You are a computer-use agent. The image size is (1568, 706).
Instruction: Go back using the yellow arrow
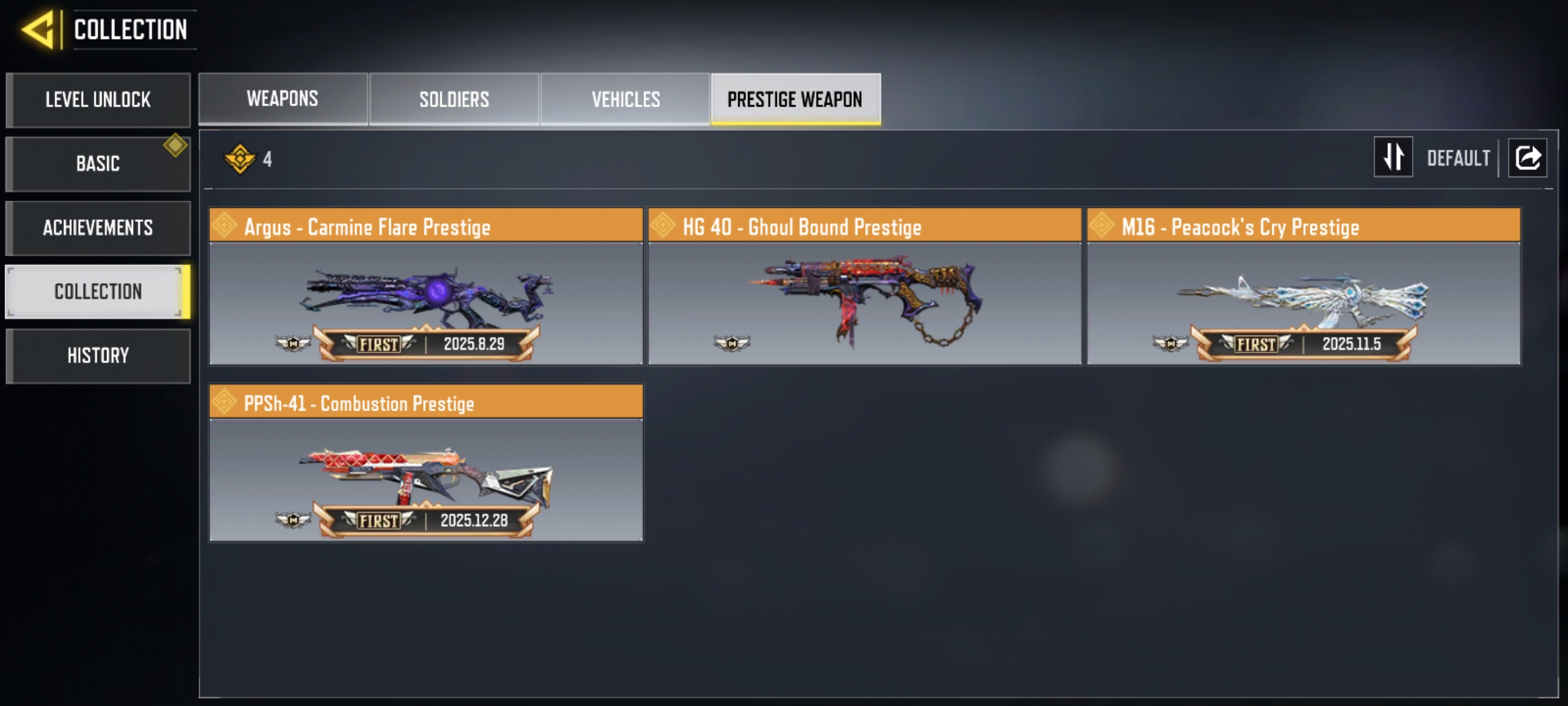pos(38,30)
